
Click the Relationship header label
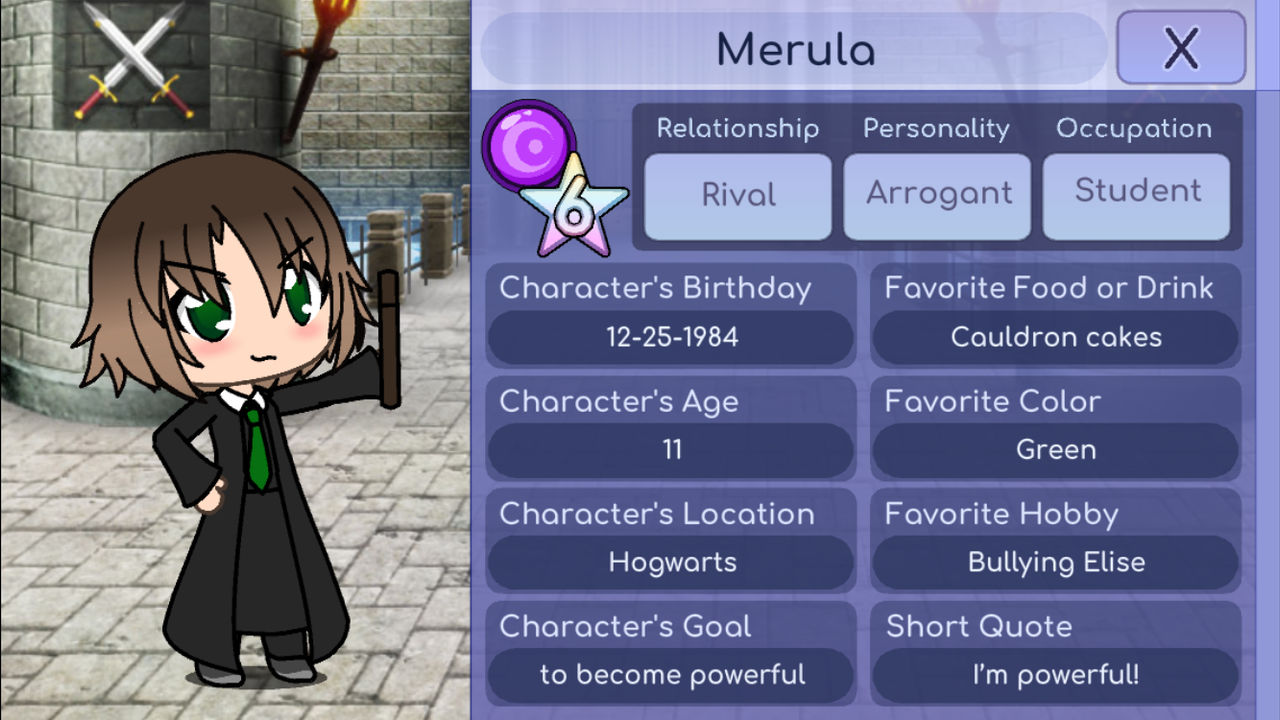738,128
